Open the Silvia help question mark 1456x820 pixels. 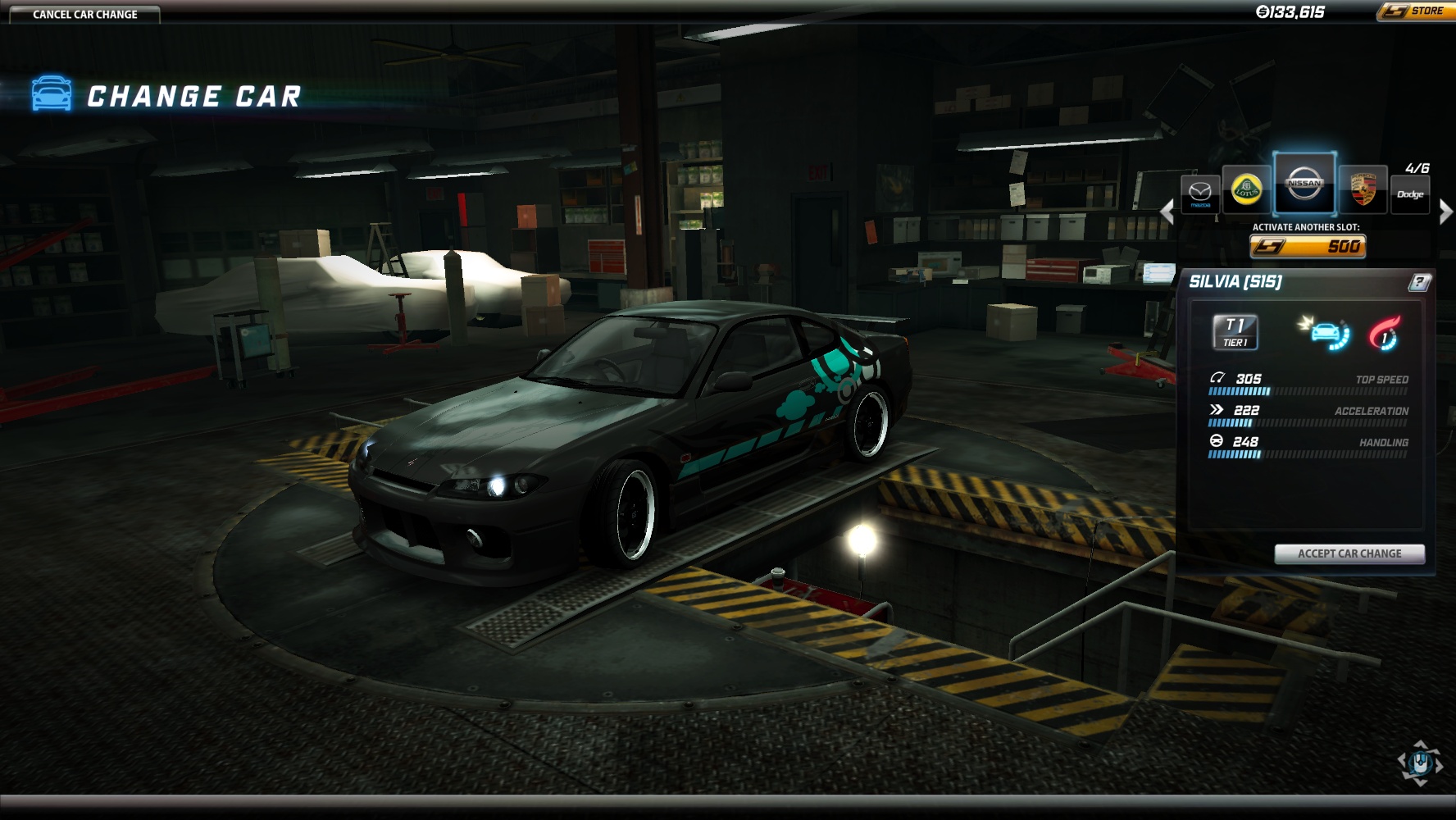pos(1419,282)
